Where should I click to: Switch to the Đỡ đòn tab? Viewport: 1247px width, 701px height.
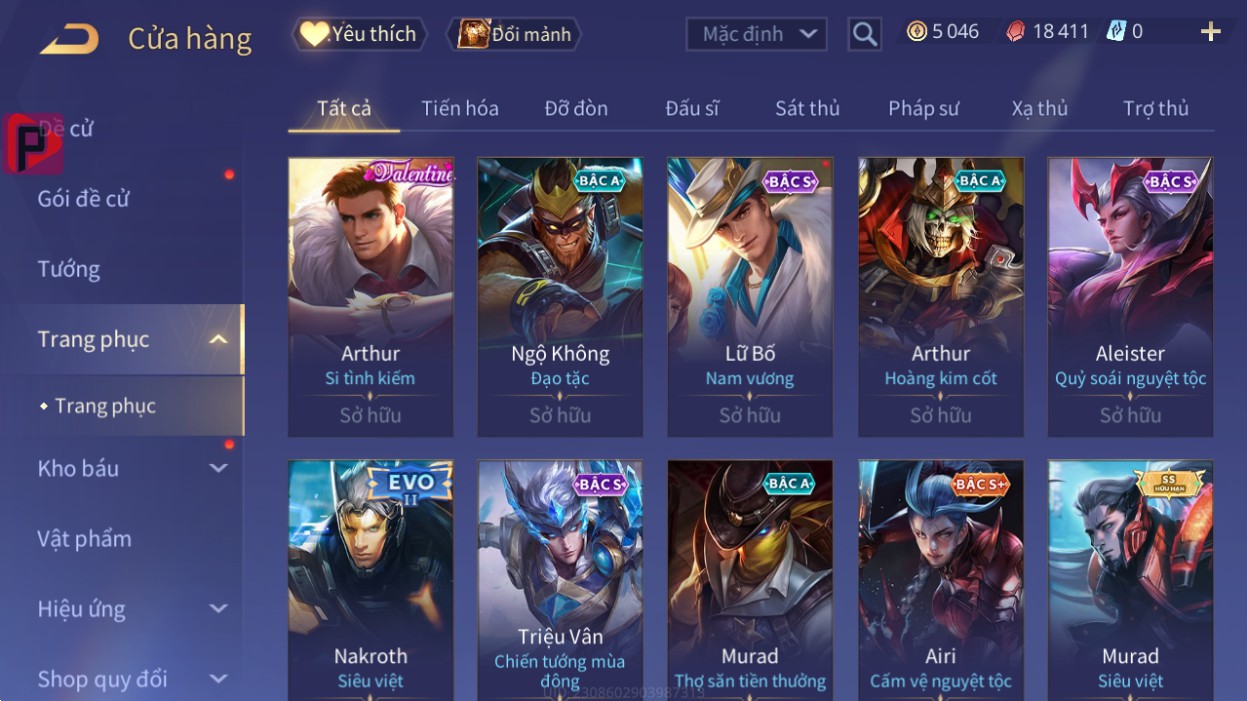[x=576, y=108]
